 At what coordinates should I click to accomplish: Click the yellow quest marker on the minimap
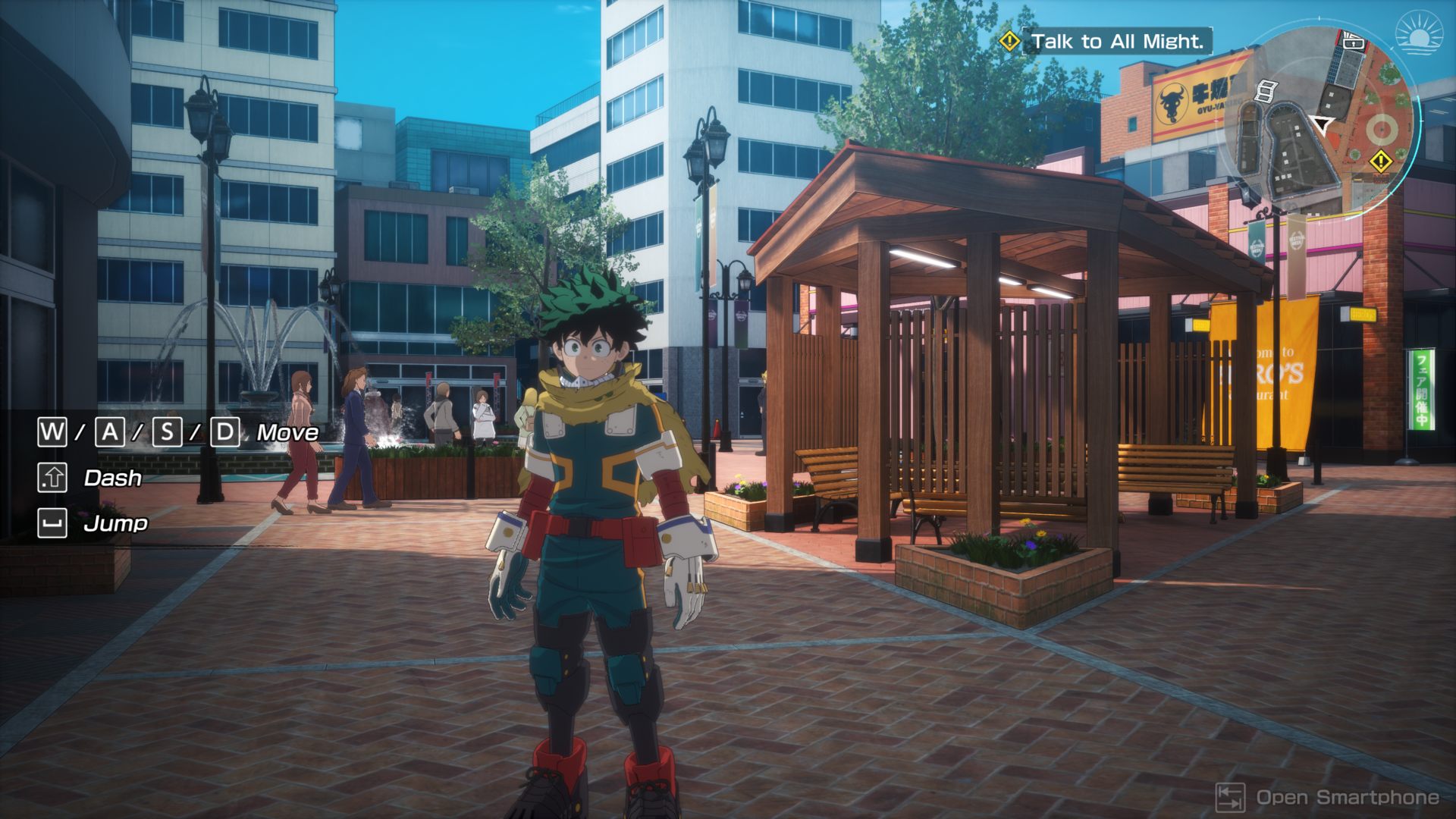pos(1380,161)
